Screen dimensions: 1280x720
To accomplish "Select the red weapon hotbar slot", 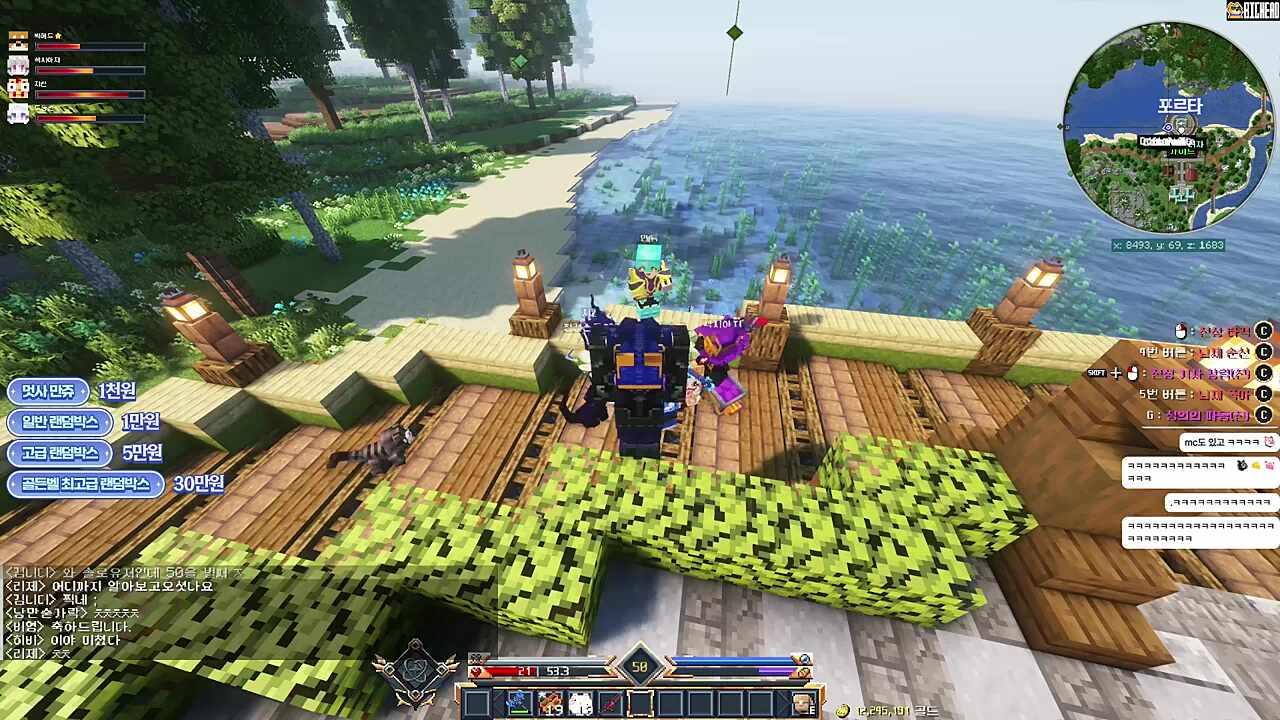I will pos(609,703).
